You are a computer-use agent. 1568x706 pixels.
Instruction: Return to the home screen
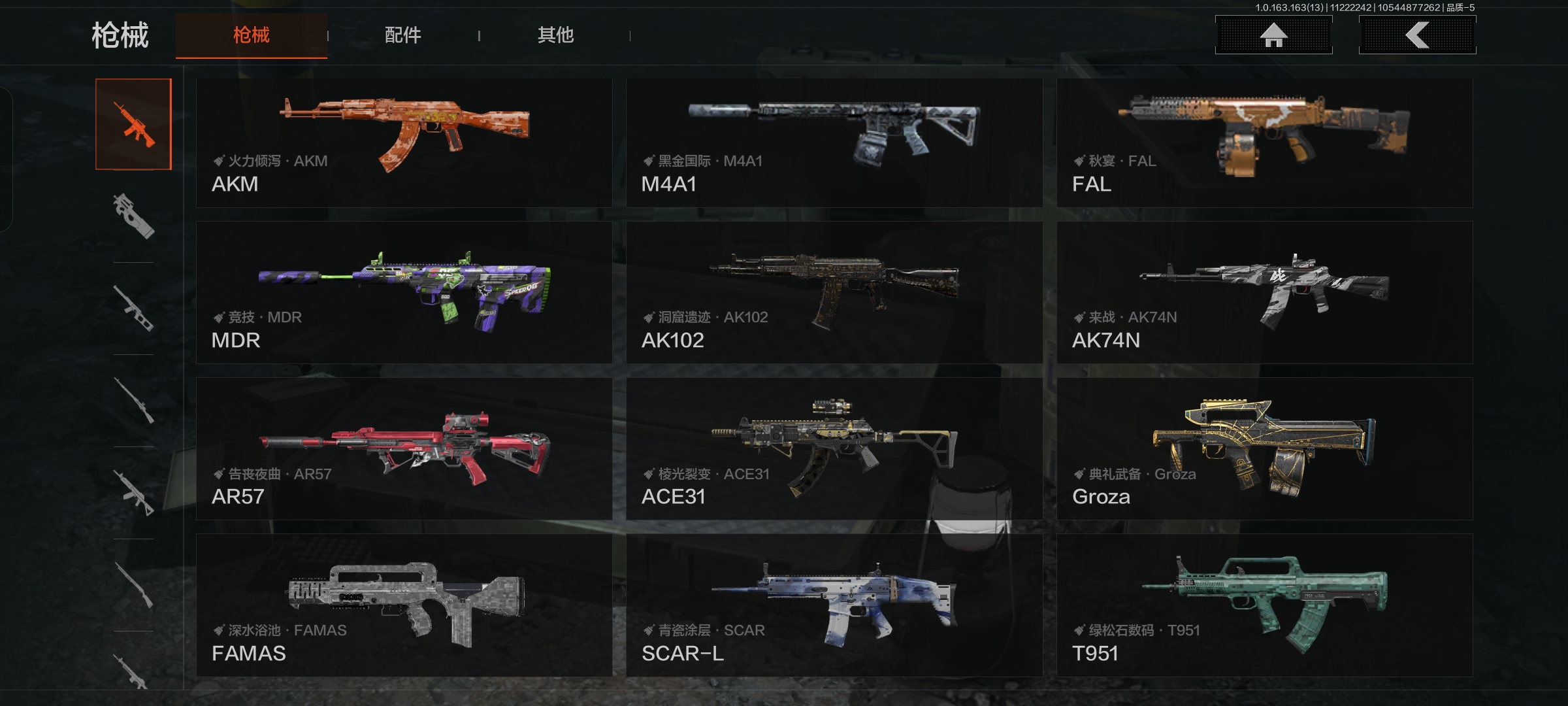(1273, 35)
